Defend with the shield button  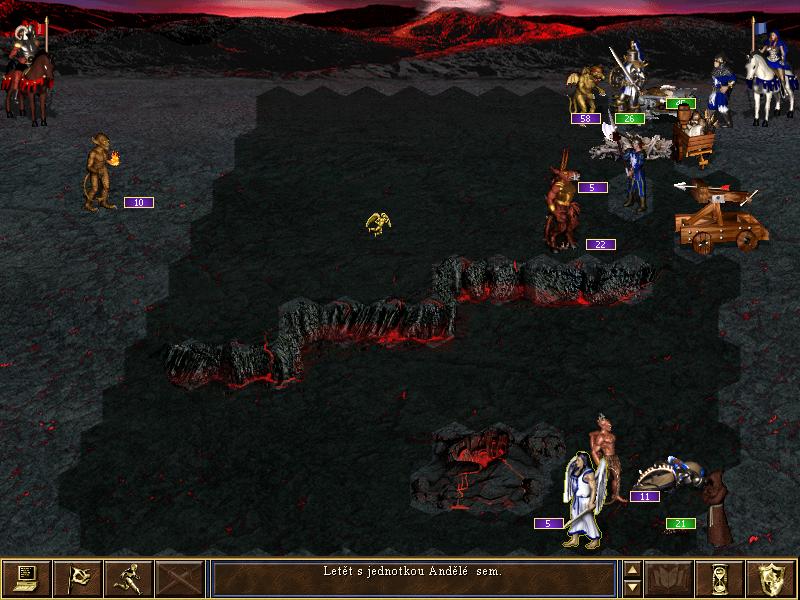click(772, 578)
